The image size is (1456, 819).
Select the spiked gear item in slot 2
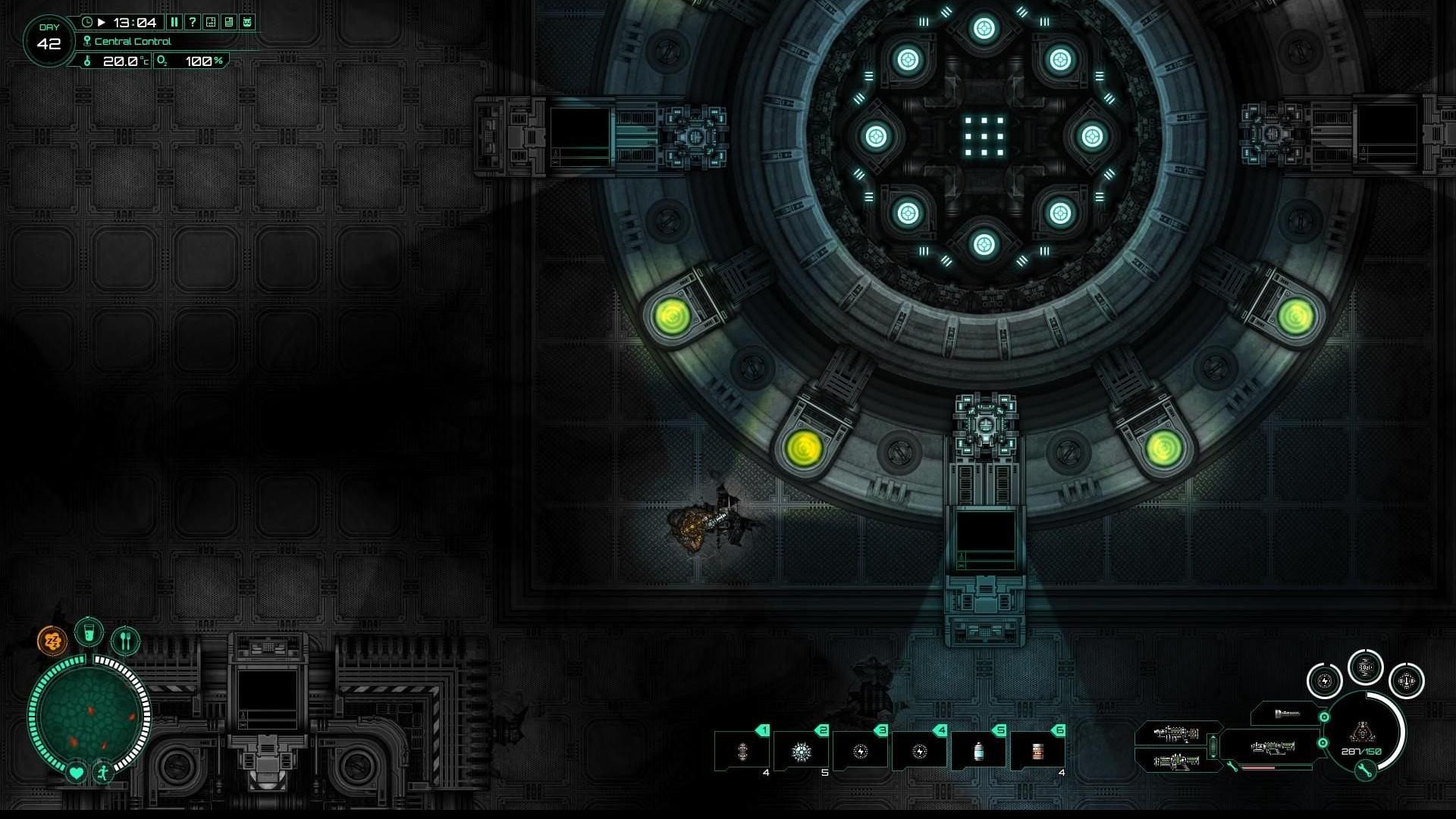[802, 751]
